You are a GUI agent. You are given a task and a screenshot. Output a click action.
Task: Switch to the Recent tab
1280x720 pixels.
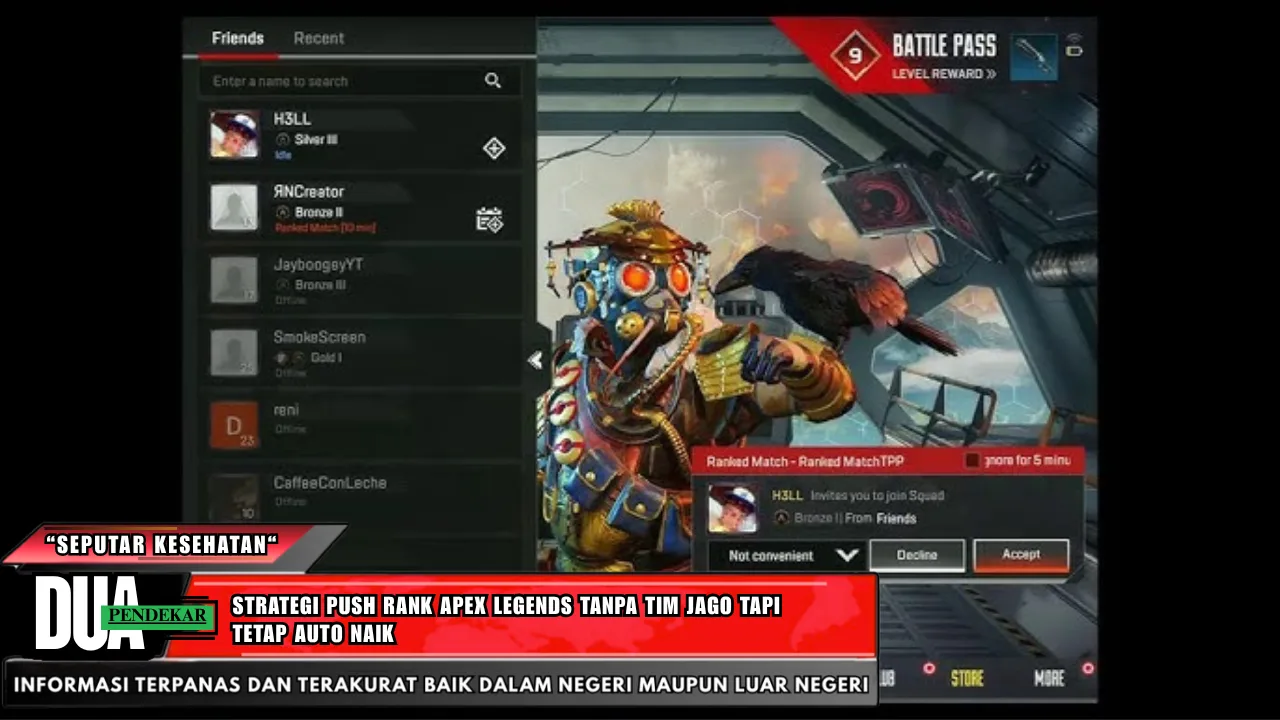[318, 38]
